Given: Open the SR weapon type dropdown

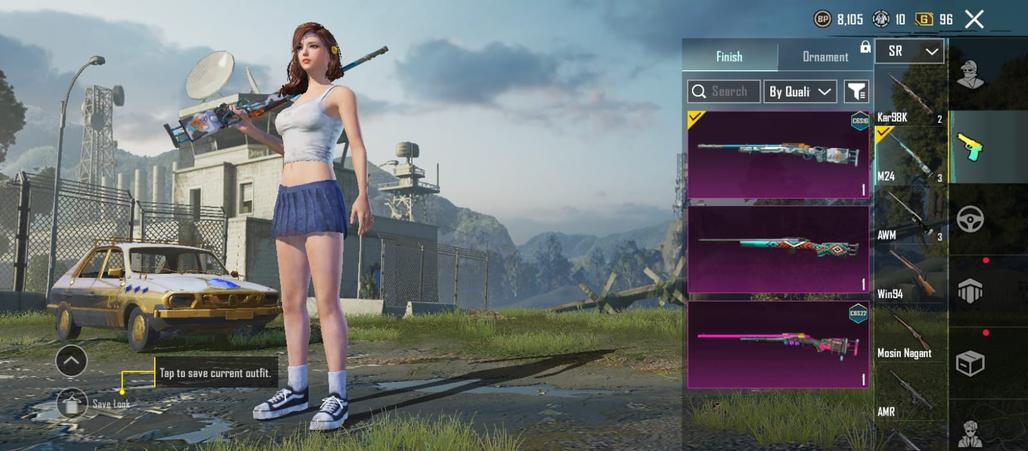Looking at the screenshot, I should (x=909, y=51).
